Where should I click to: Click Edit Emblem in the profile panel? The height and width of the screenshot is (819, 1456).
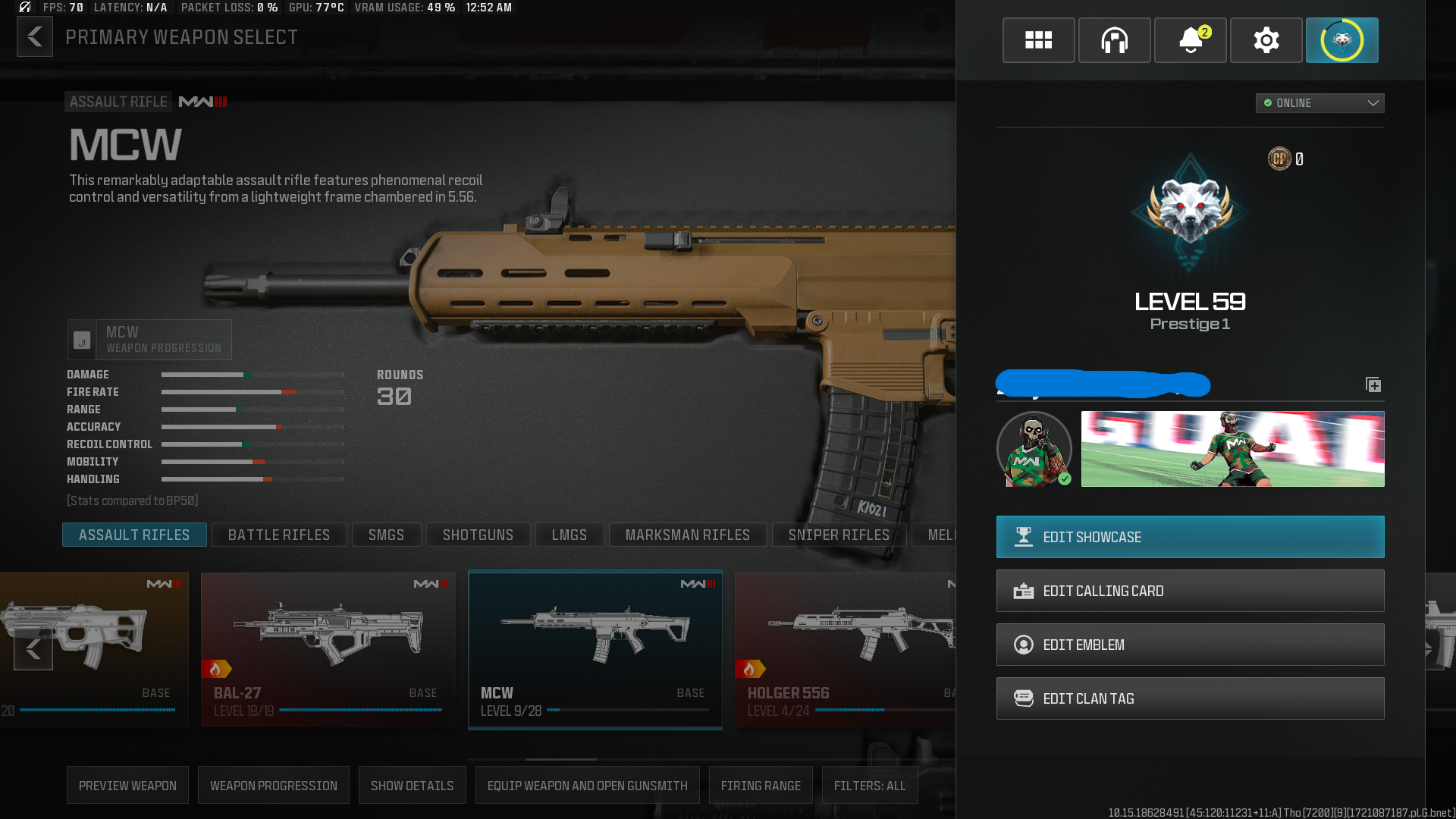(1189, 644)
